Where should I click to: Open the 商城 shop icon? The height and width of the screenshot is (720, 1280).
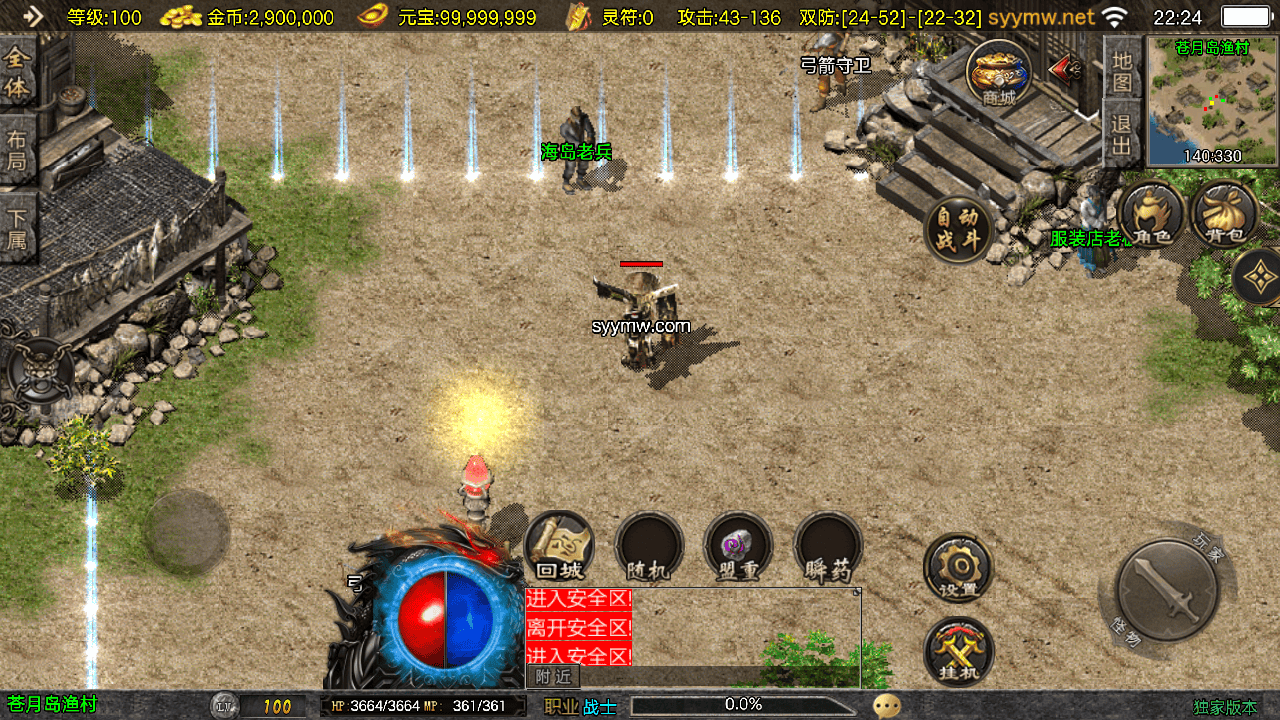pyautogui.click(x=999, y=73)
